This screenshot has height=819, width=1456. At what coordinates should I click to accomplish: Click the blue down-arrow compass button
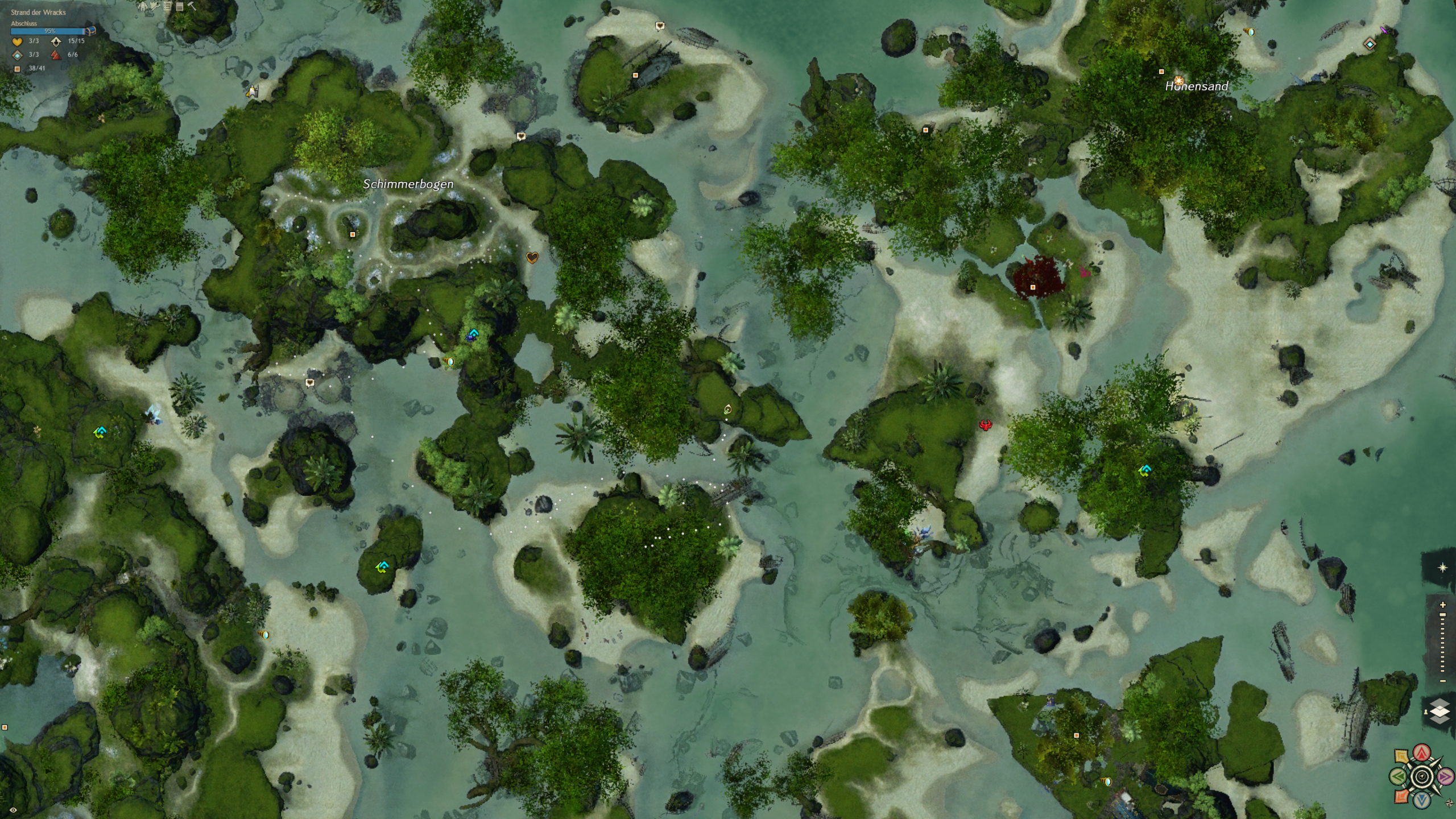click(1422, 800)
